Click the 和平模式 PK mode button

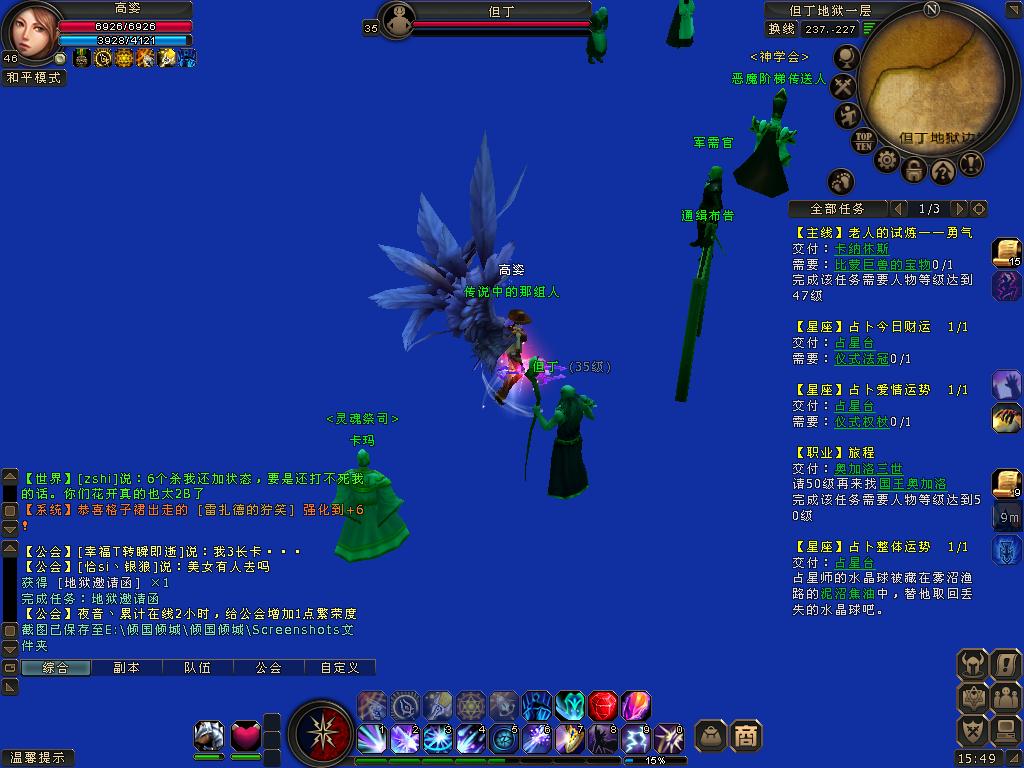[33, 77]
